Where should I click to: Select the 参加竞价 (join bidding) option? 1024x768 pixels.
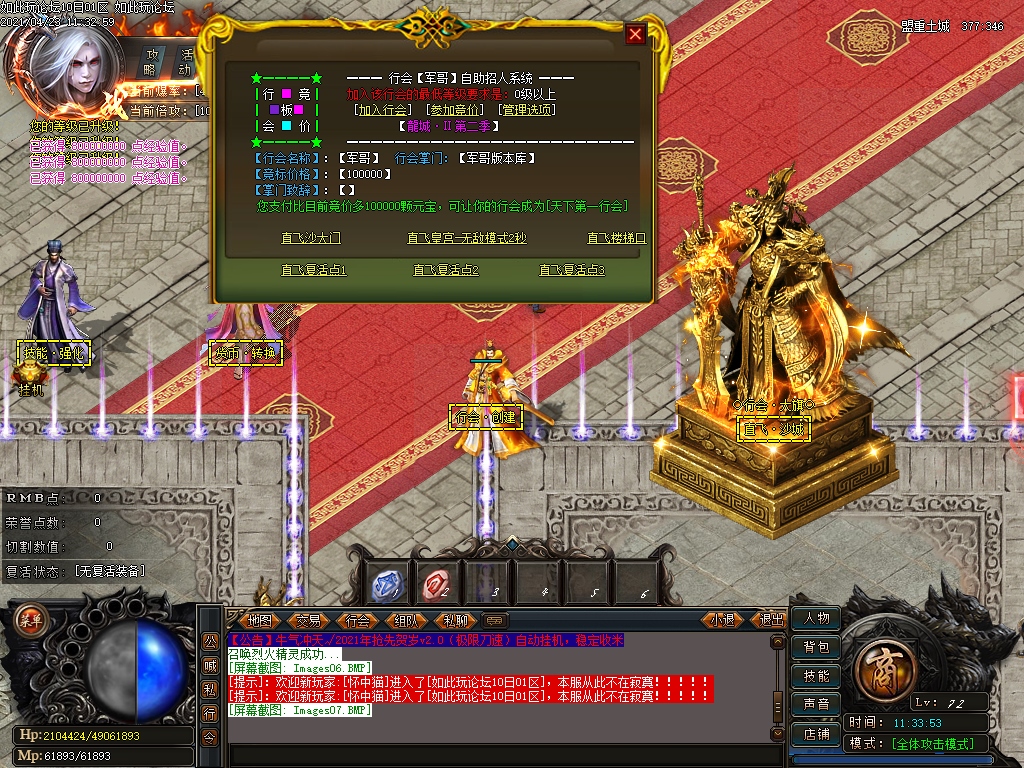(455, 110)
